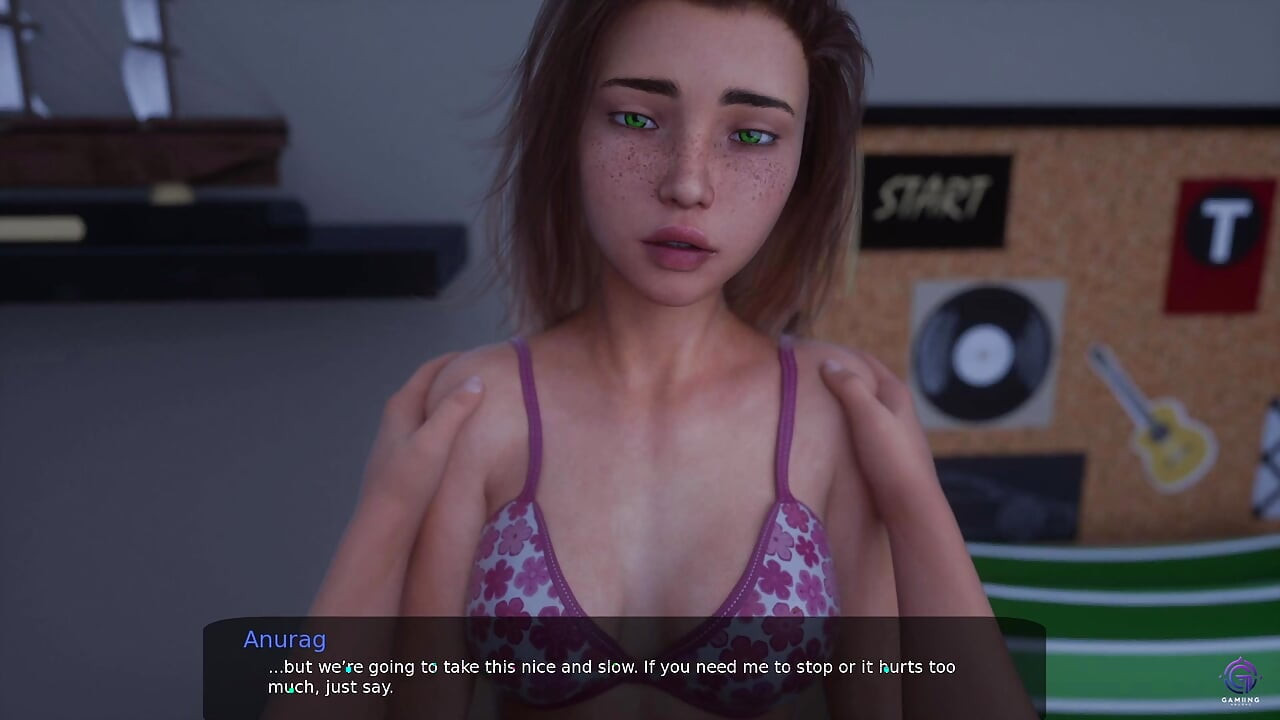Click the Anurag name label
The height and width of the screenshot is (720, 1280).
pos(284,640)
